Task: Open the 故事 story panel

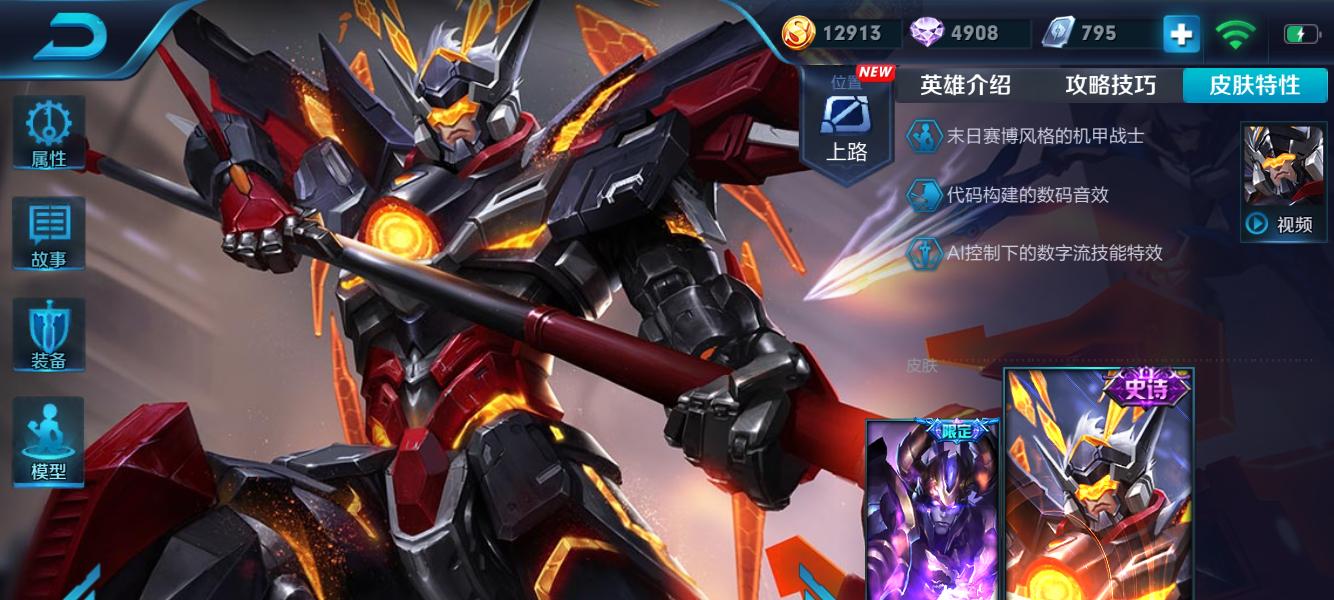Action: (x=48, y=234)
